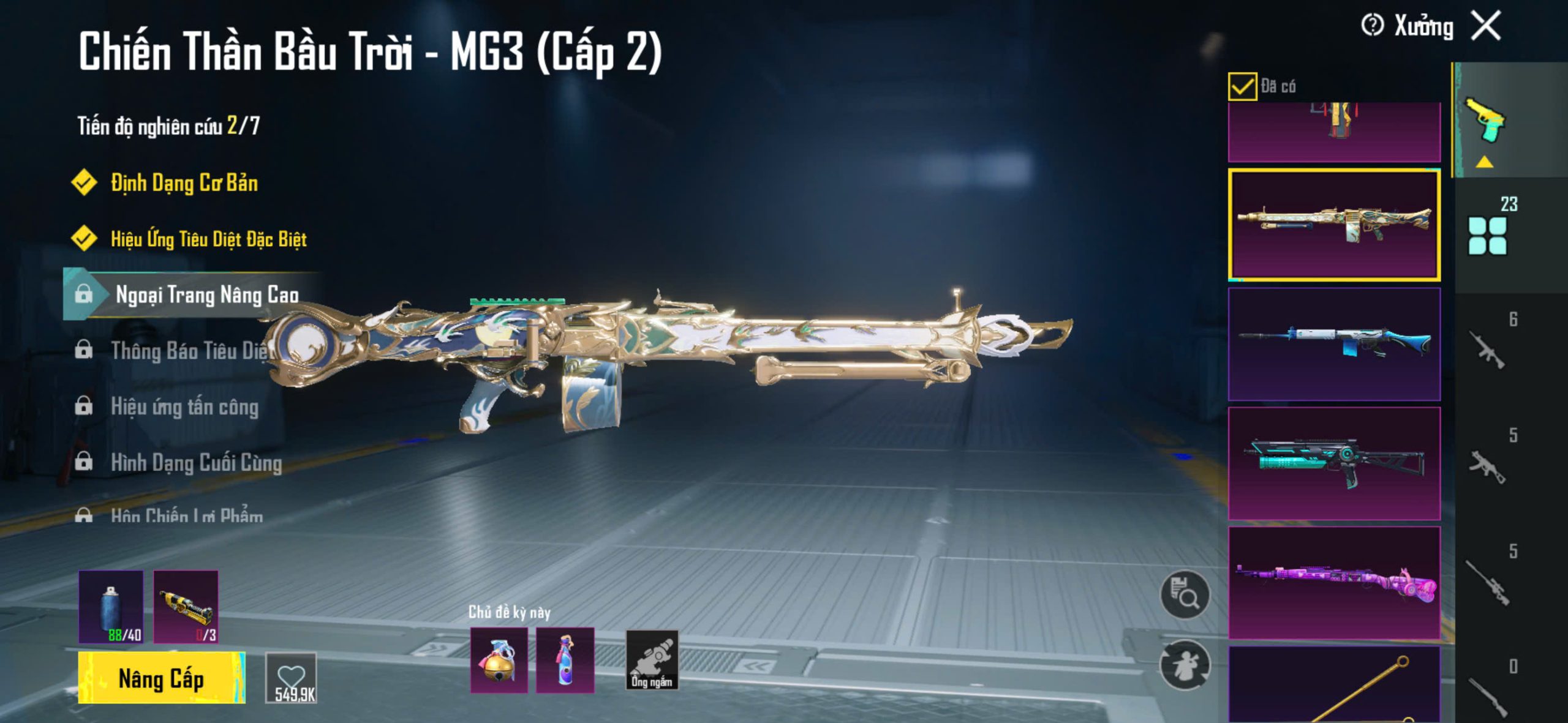1568x723 pixels.
Task: Select the blue paint can material
Action: 111,607
